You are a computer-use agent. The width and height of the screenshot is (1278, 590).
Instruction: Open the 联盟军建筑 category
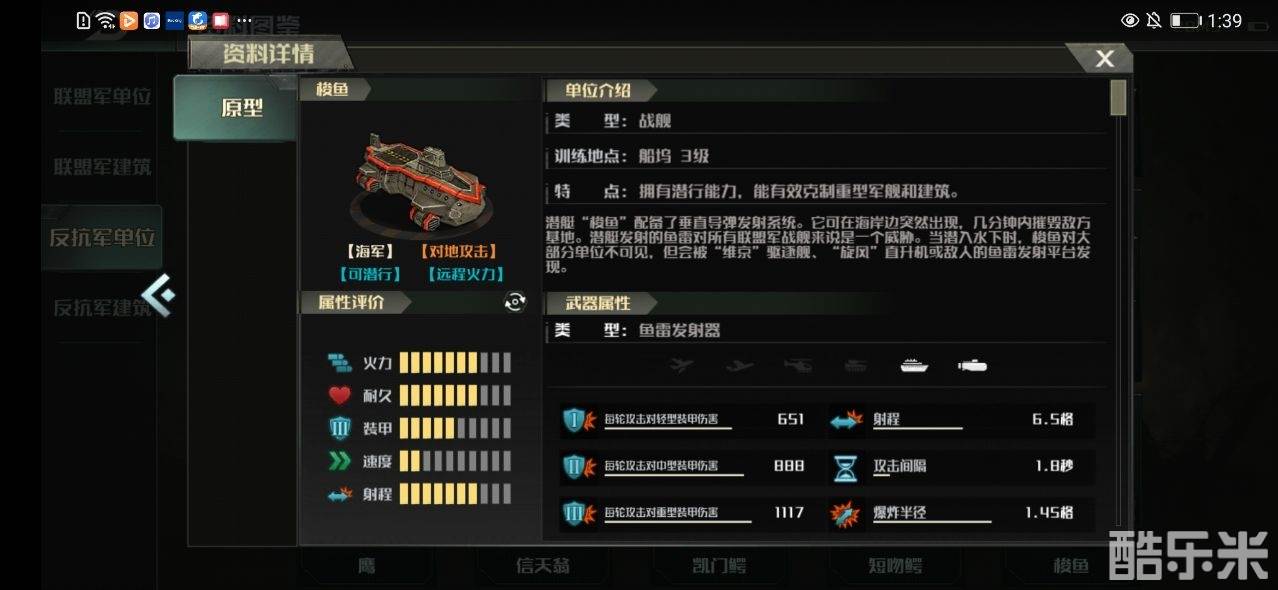pyautogui.click(x=102, y=167)
